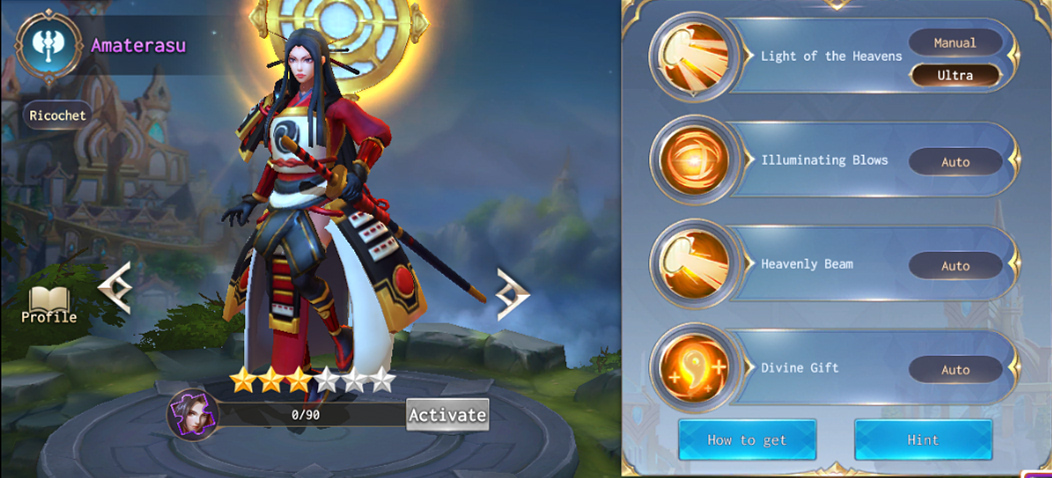
Task: Open the How to get info
Action: tap(747, 440)
